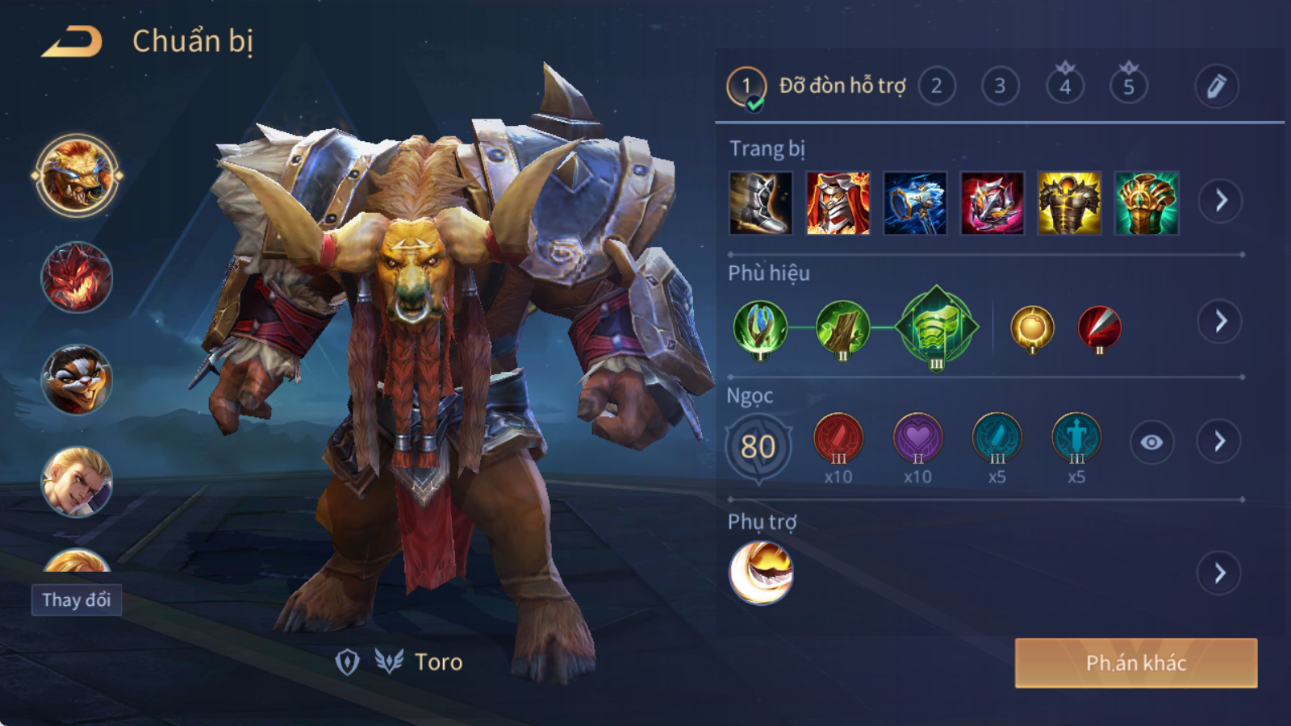Select the boots equipment item
1291x726 pixels.
tap(761, 203)
